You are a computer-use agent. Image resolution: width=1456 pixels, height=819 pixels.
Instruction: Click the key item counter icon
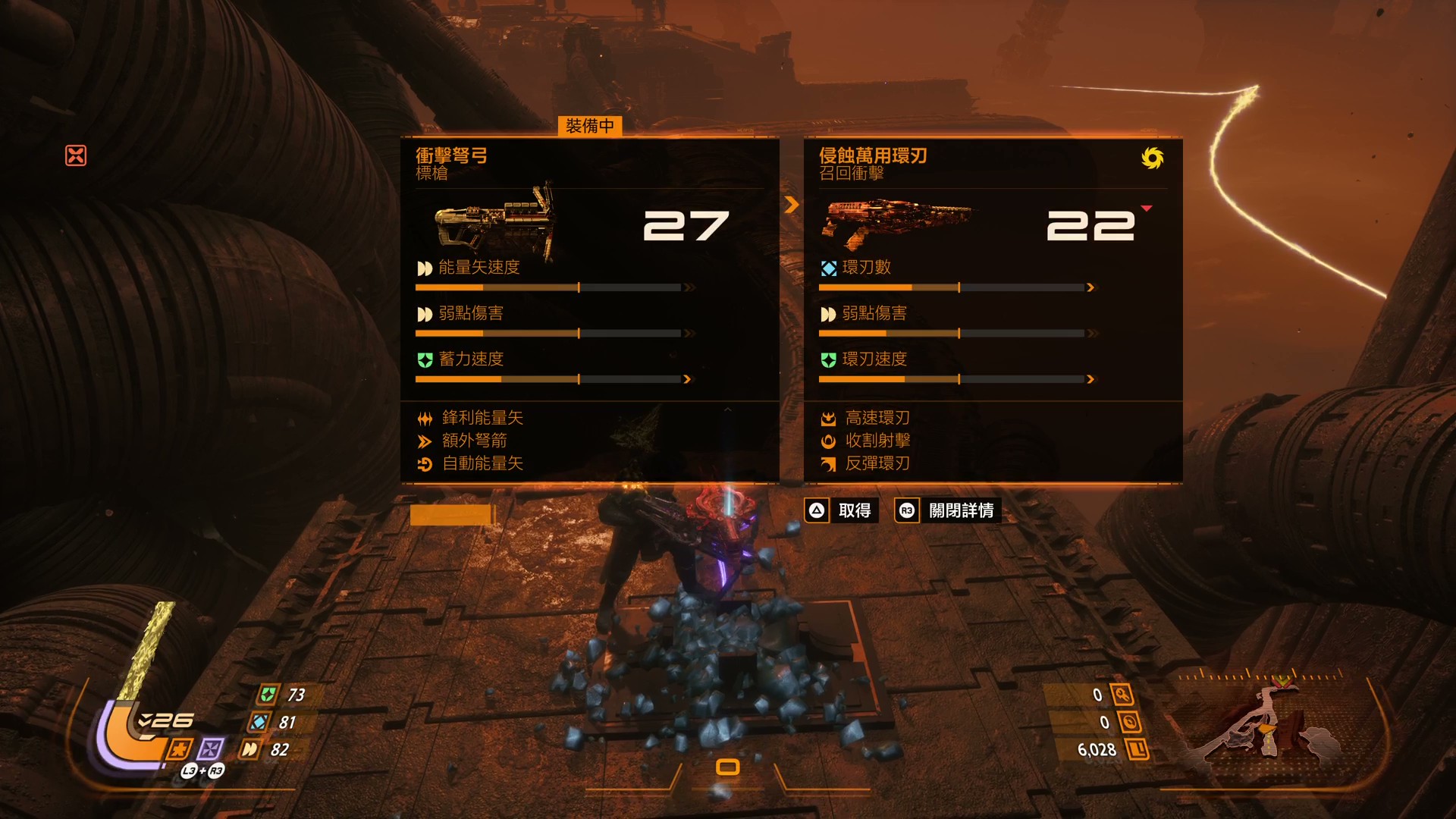point(1122,695)
